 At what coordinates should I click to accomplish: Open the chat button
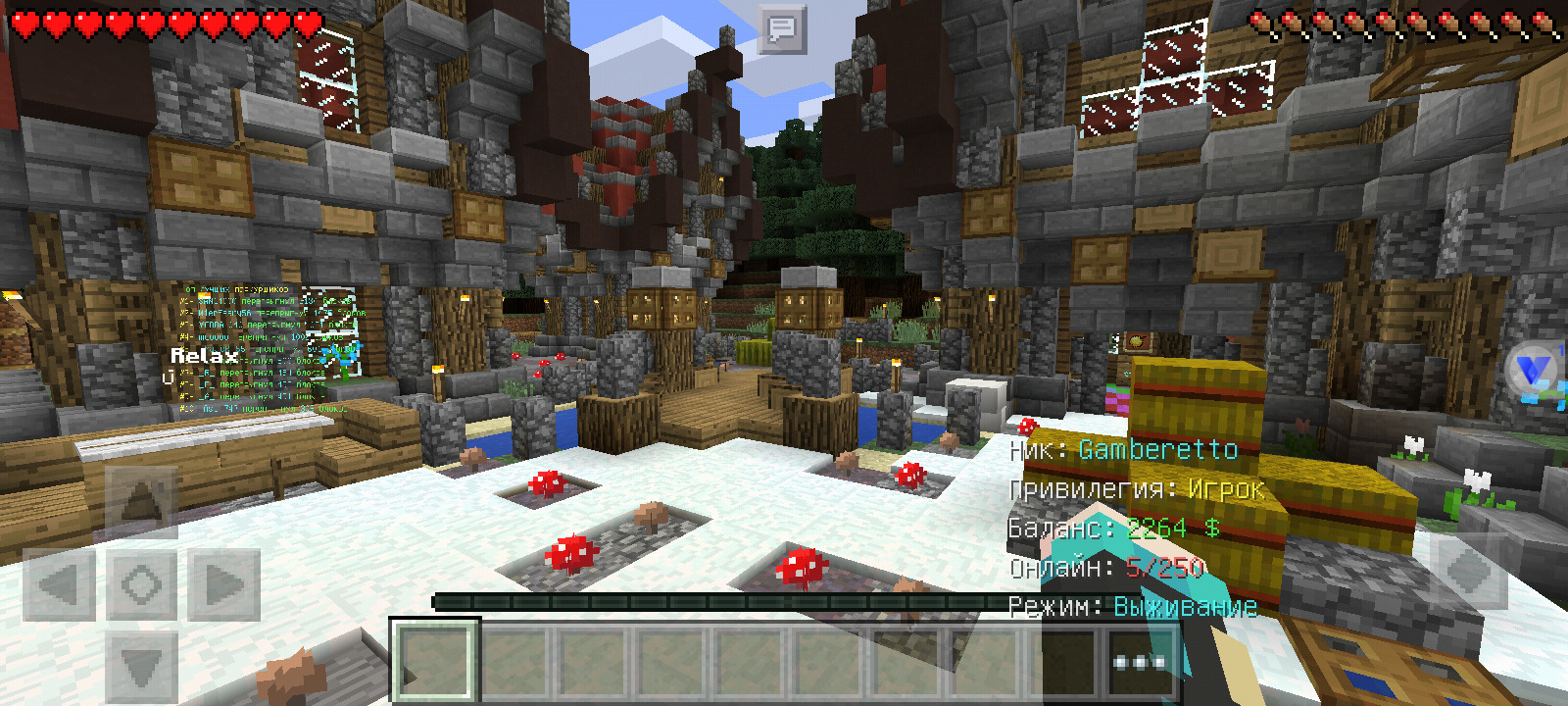pos(782,29)
